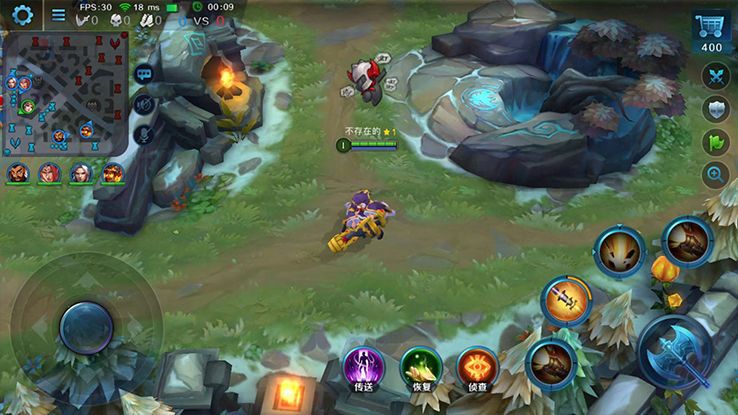Cast the orange sword skill
738x415 pixels.
(x=566, y=300)
